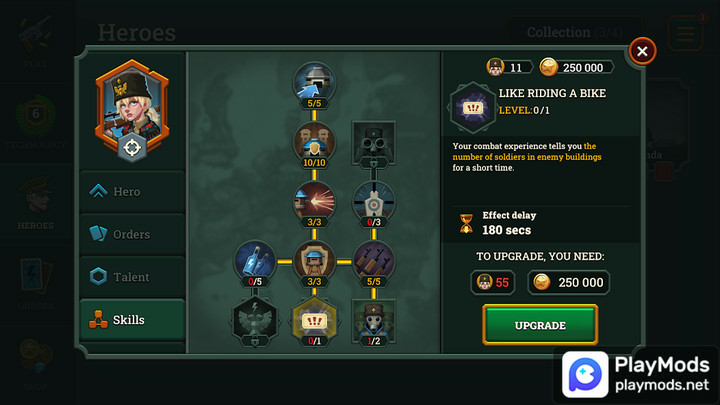The height and width of the screenshot is (405, 720).
Task: Upgrade the Like Riding a Bike skill
Action: 540,325
